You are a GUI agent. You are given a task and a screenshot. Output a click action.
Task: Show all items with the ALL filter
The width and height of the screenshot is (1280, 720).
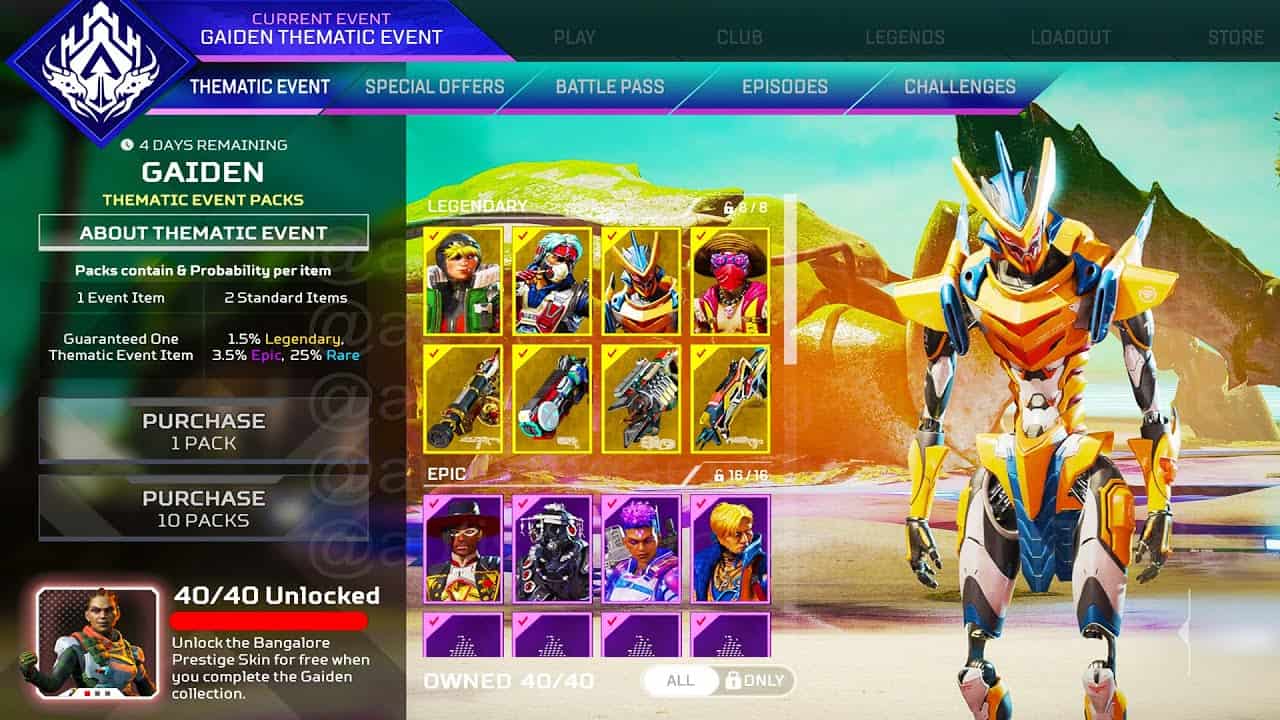tap(680, 681)
